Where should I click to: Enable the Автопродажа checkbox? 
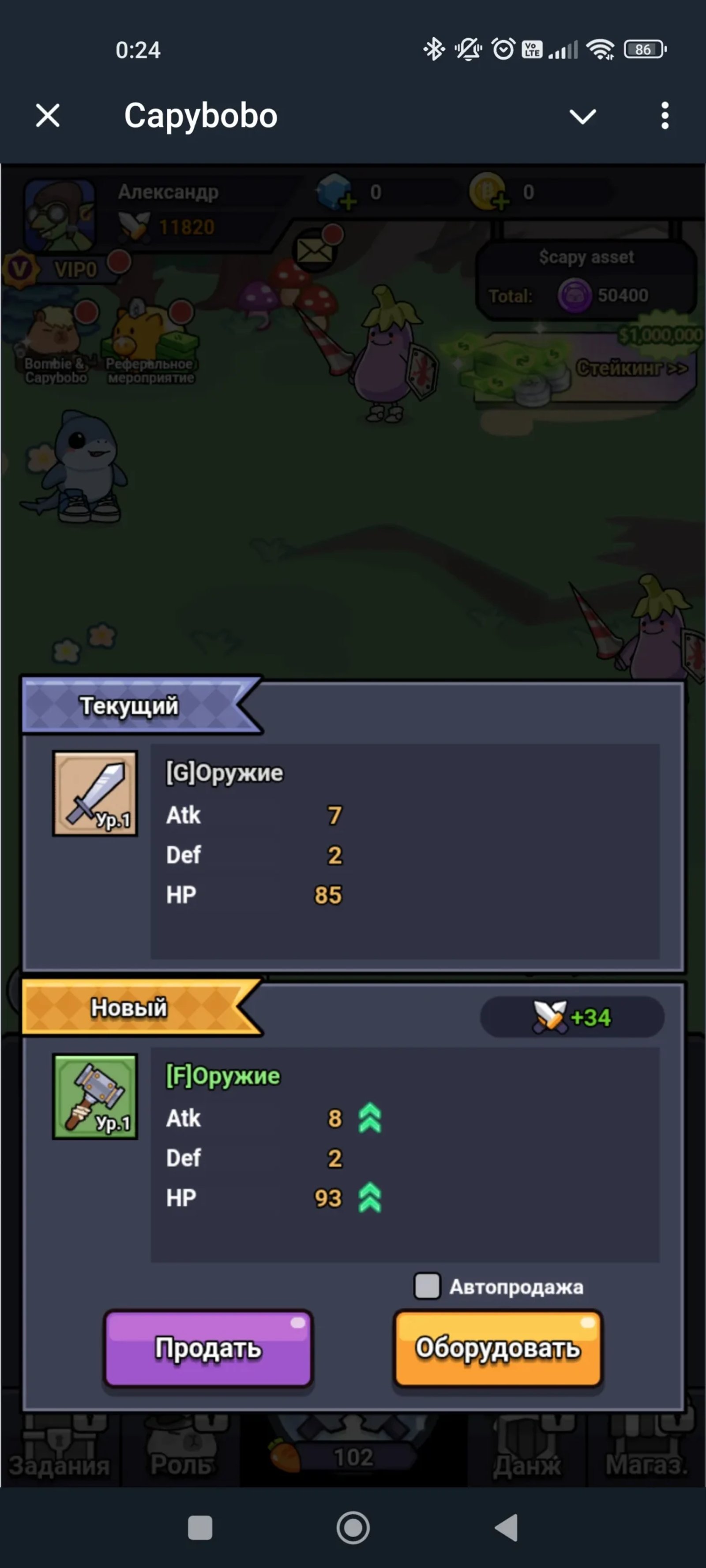(x=427, y=1286)
